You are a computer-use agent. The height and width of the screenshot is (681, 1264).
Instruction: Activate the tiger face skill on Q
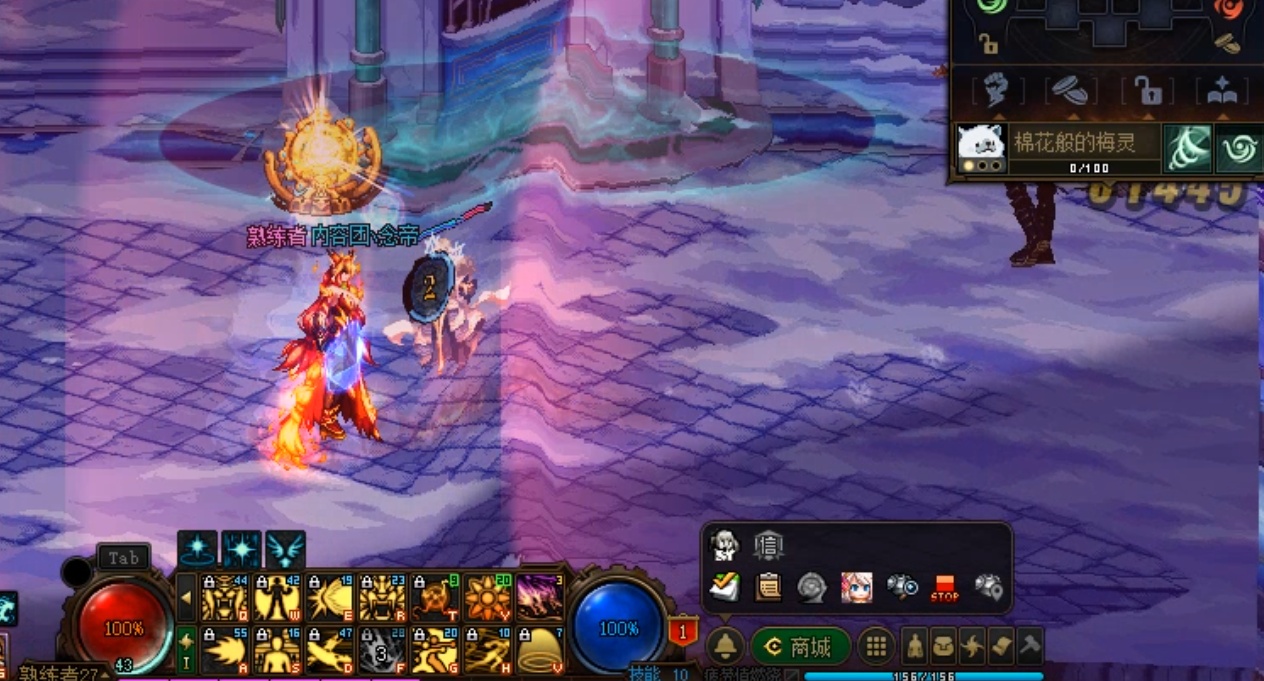(224, 598)
